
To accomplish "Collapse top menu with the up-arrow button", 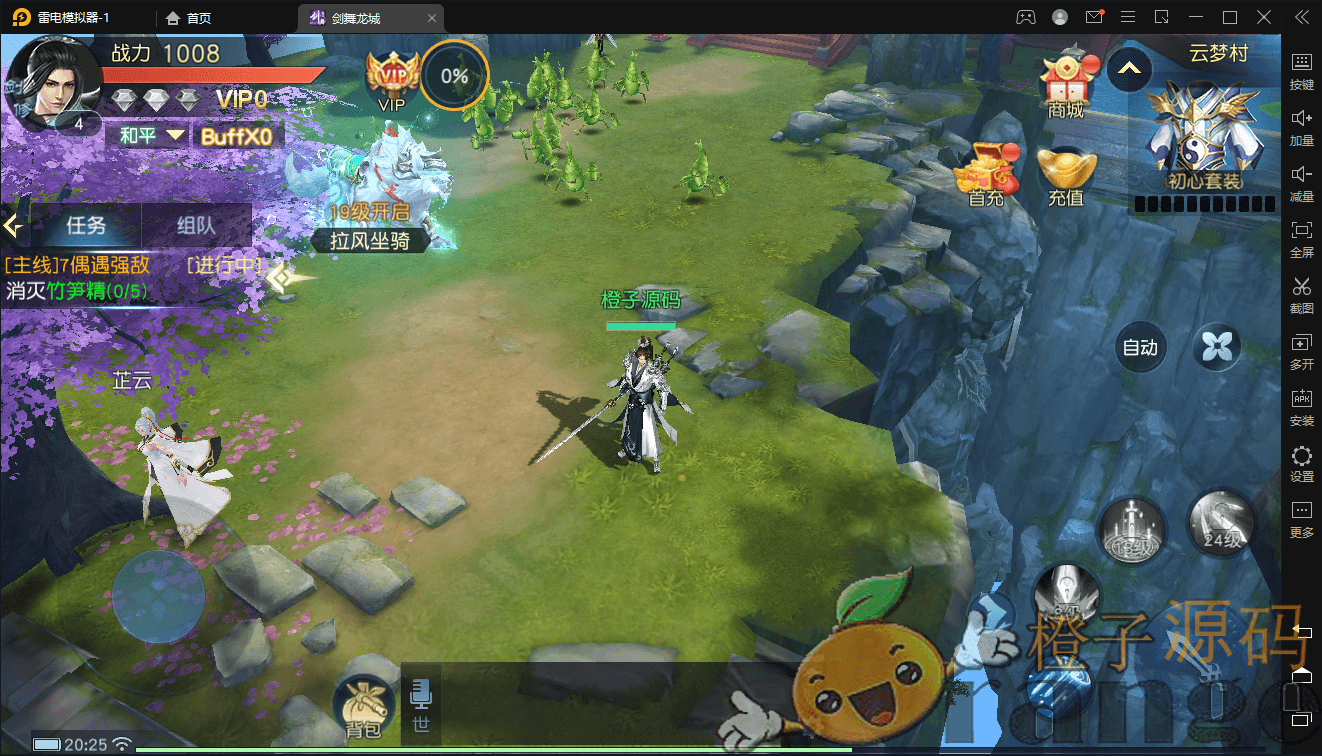I will coord(1129,69).
